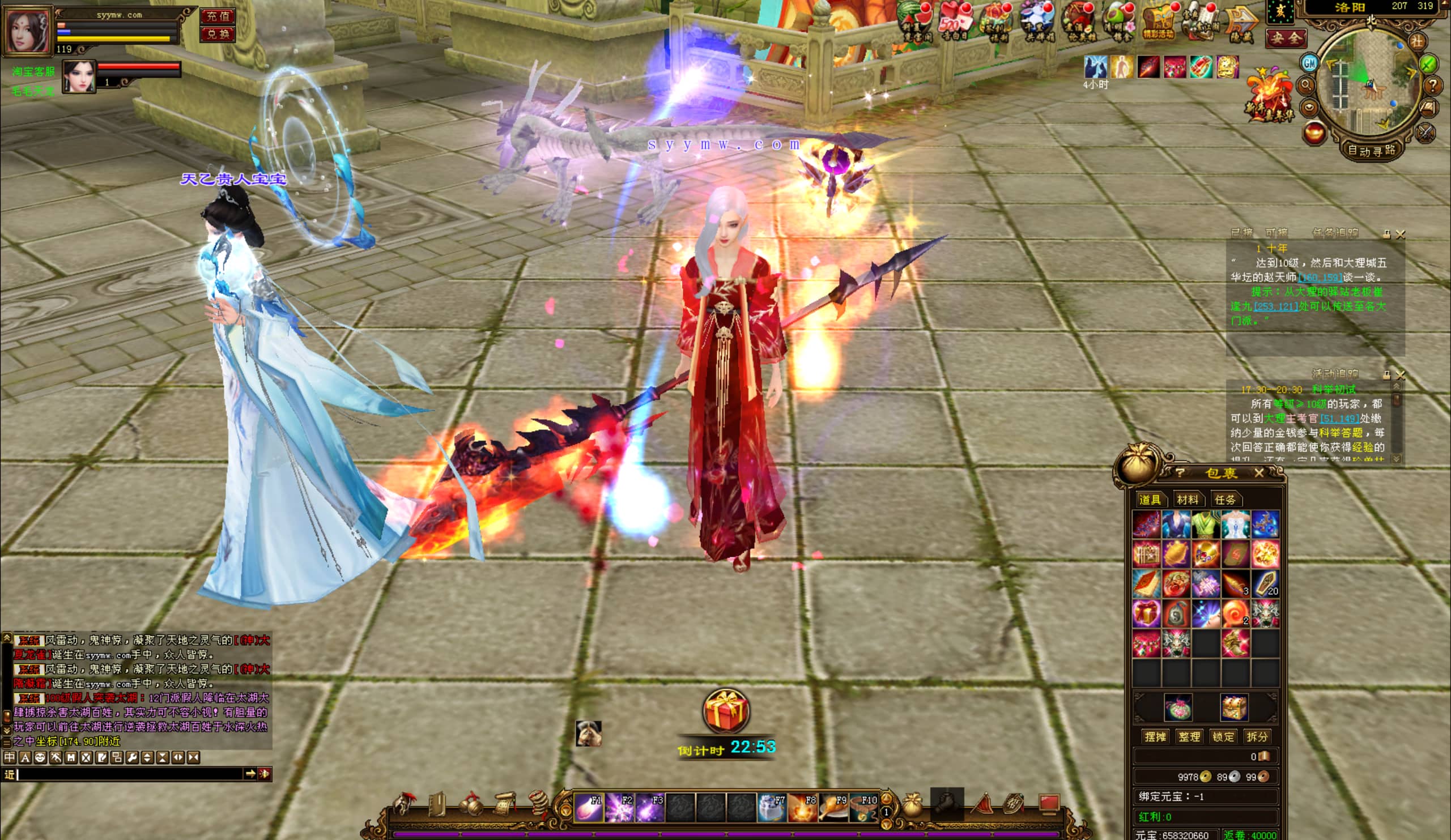Activate the F8 fire burst skill
Viewport: 1451px width, 840px height.
(802, 807)
